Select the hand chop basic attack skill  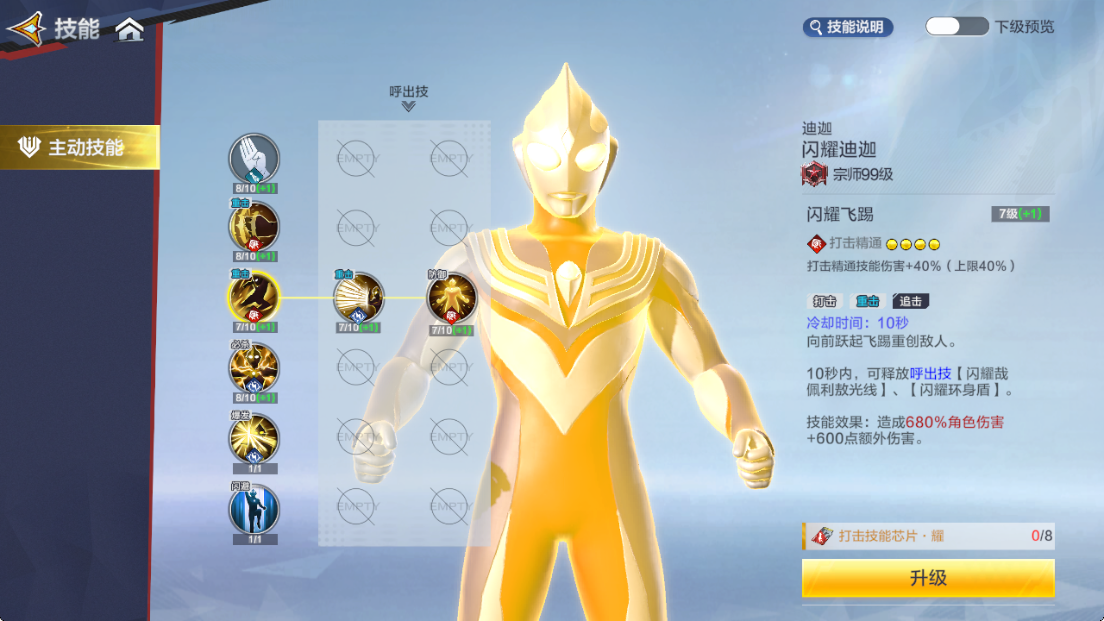coord(254,159)
